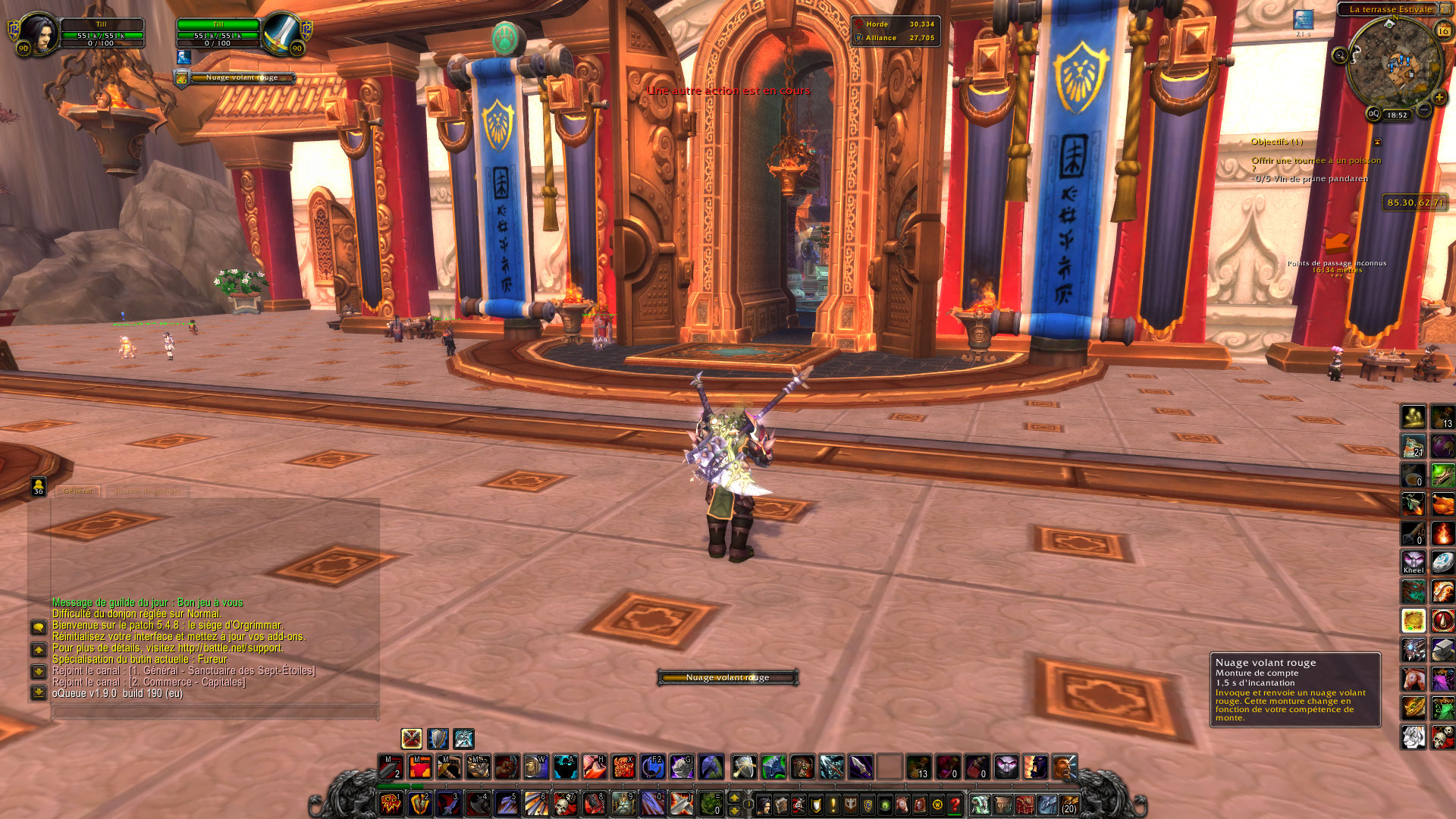Select the shield defensive stance icon
This screenshot has height=819, width=1456.
(438, 739)
